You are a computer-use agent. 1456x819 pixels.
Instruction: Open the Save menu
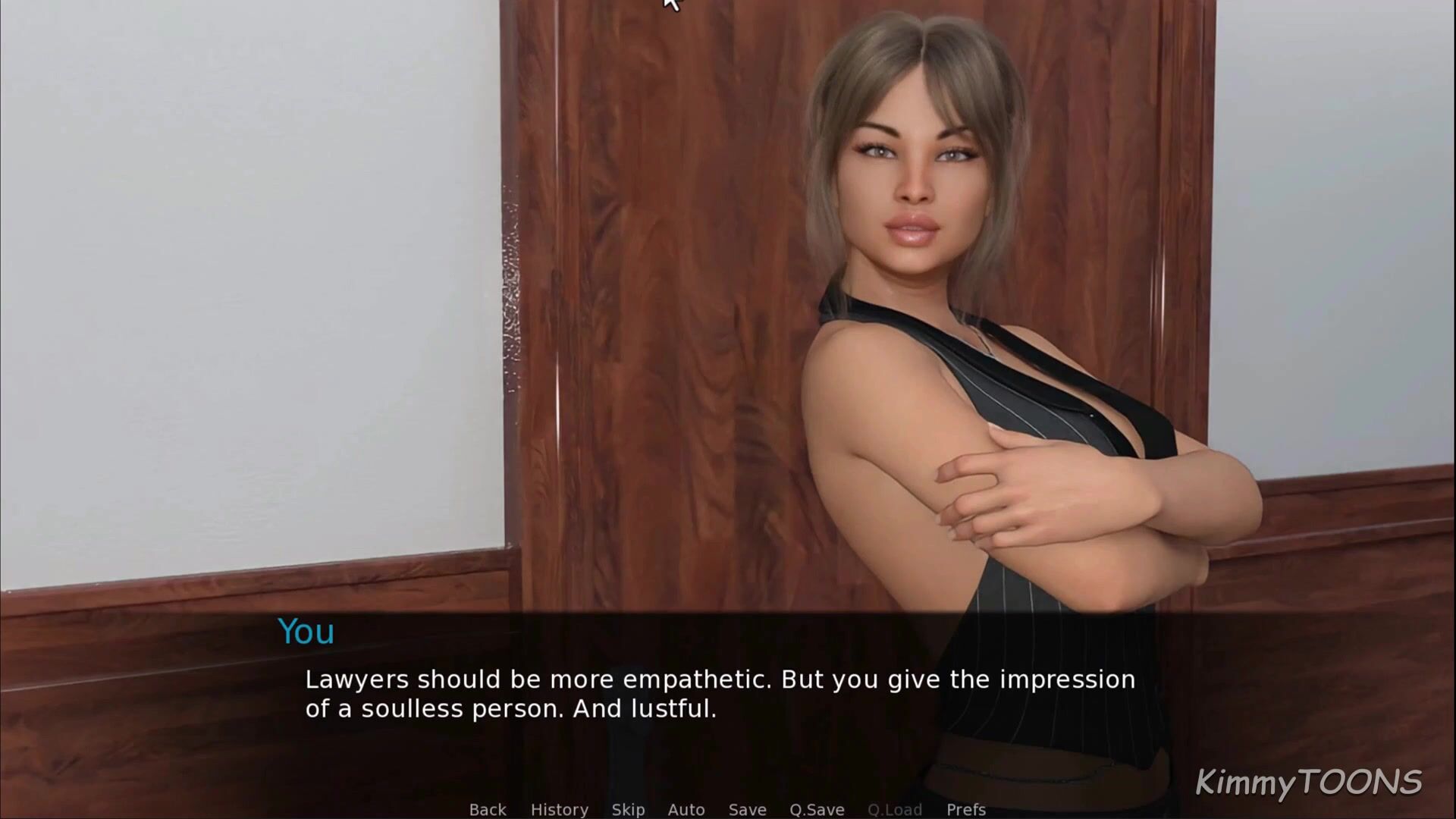click(x=747, y=809)
